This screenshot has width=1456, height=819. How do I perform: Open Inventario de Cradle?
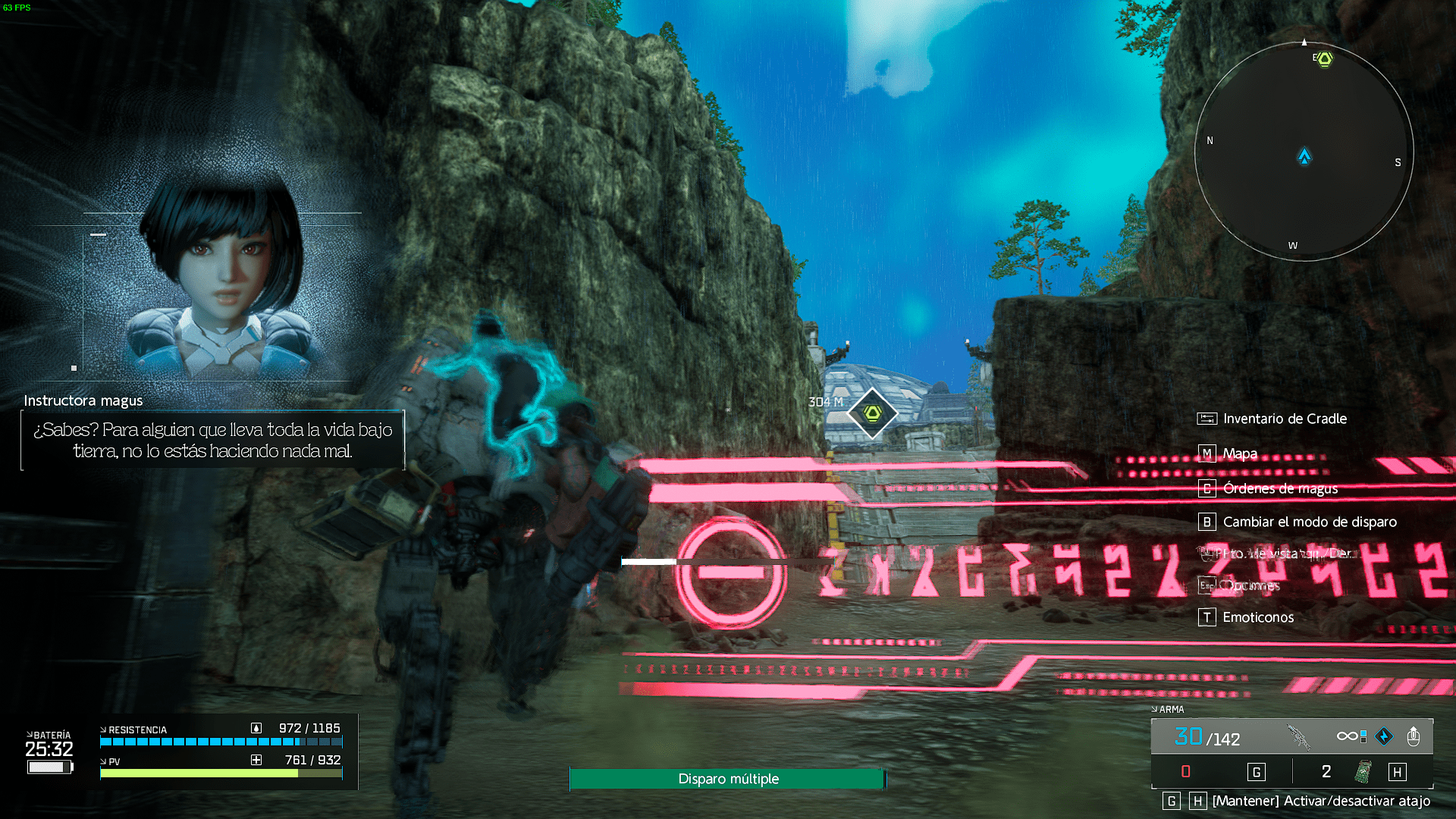pyautogui.click(x=1284, y=419)
